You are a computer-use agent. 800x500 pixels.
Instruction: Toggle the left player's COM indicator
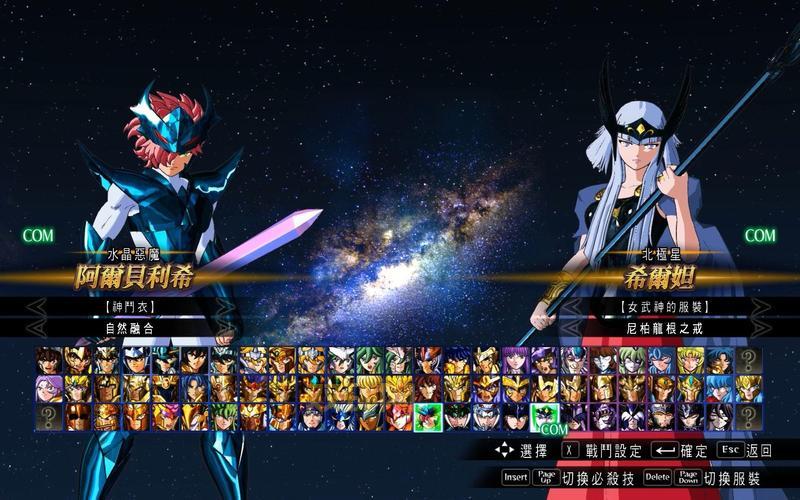tap(39, 237)
